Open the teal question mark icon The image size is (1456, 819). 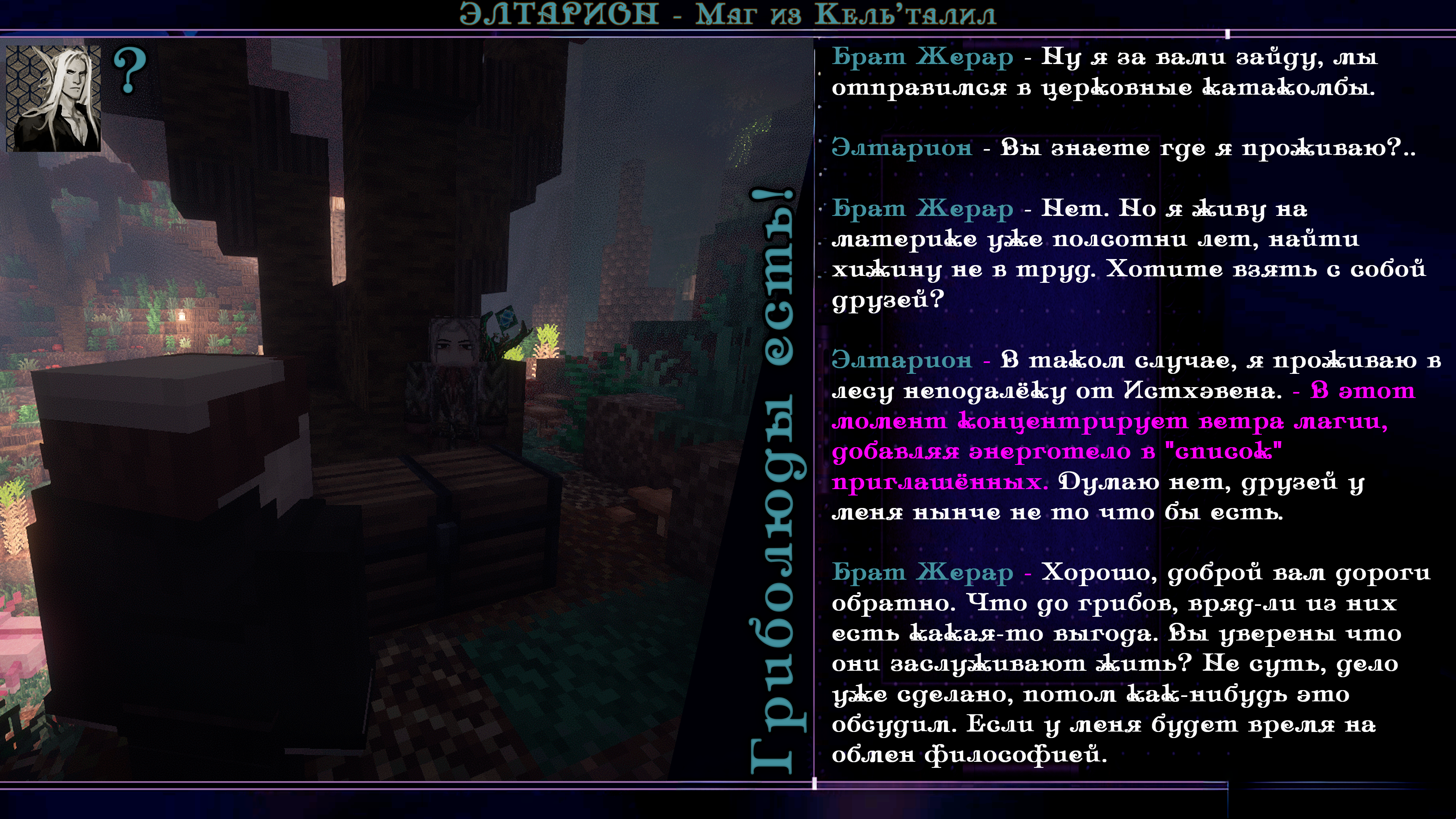129,70
